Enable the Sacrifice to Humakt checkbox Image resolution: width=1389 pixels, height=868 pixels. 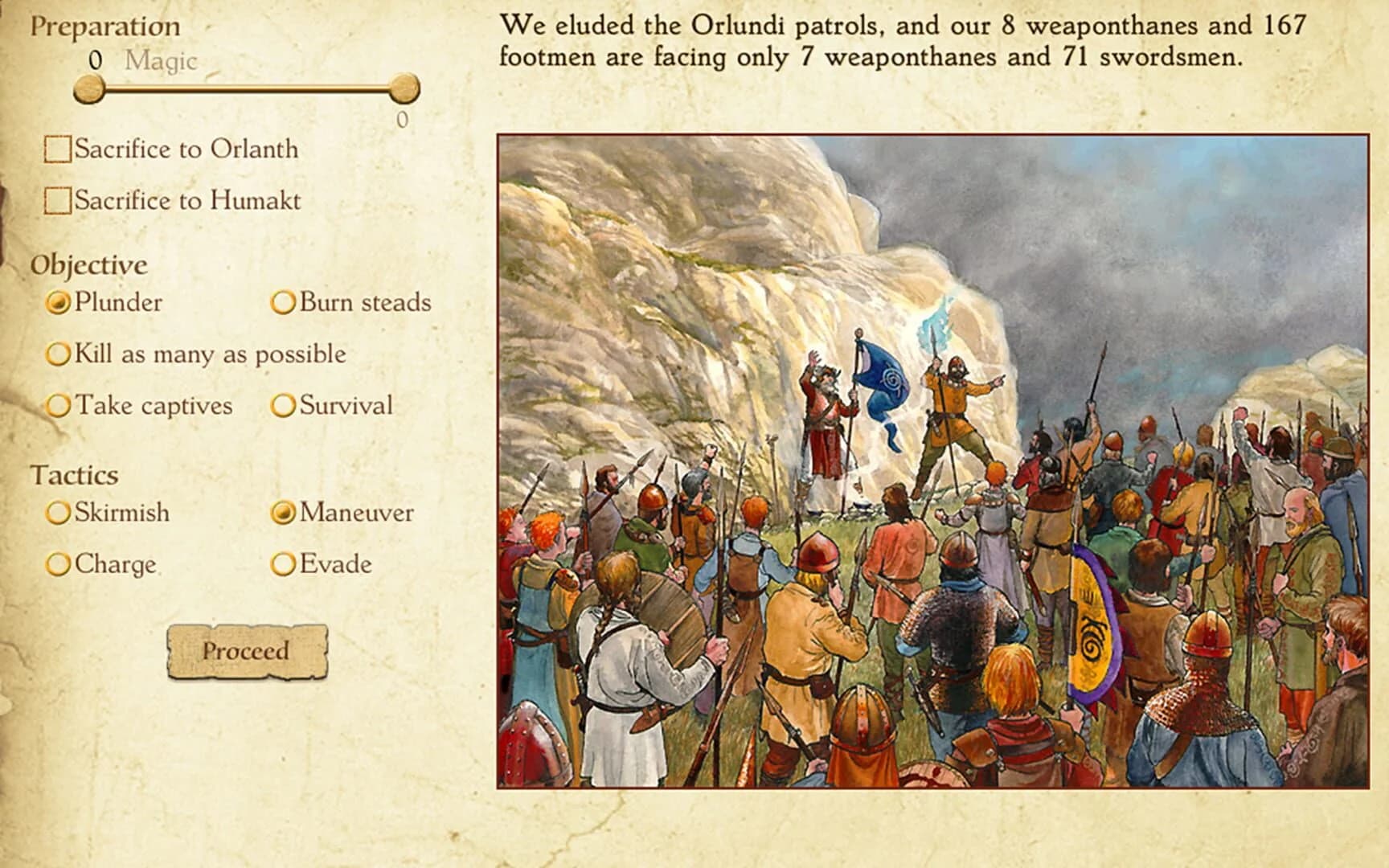(57, 200)
